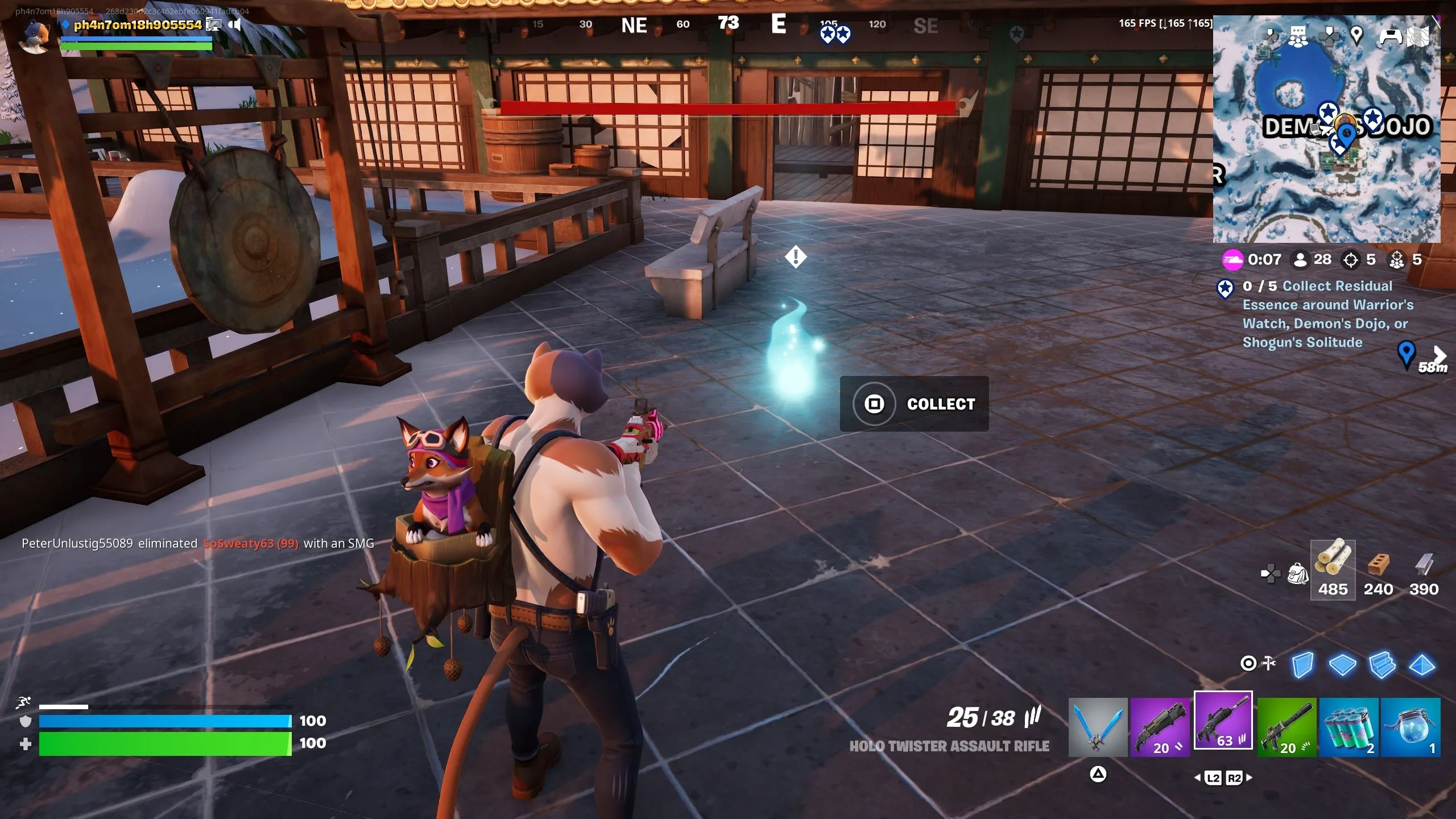Select the glass jar consumable slot
This screenshot has width=1456, height=819.
point(1410,727)
